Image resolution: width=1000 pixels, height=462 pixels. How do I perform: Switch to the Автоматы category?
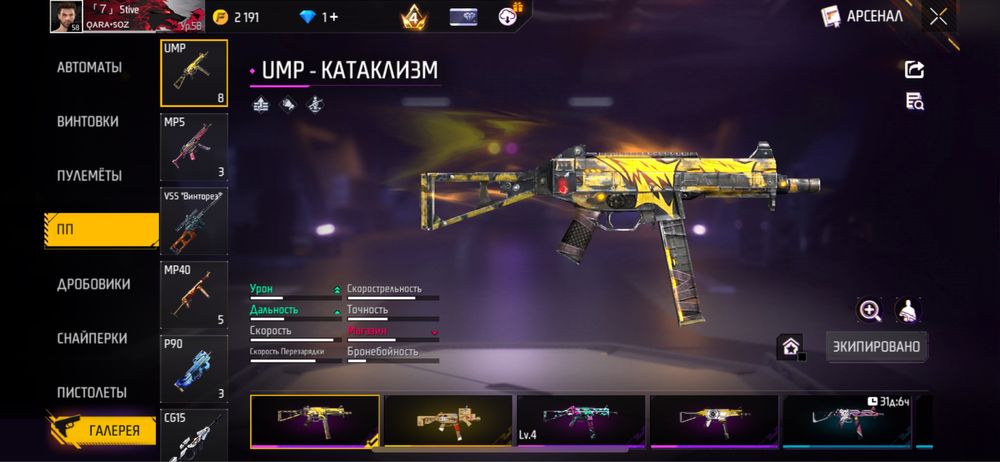pos(89,68)
